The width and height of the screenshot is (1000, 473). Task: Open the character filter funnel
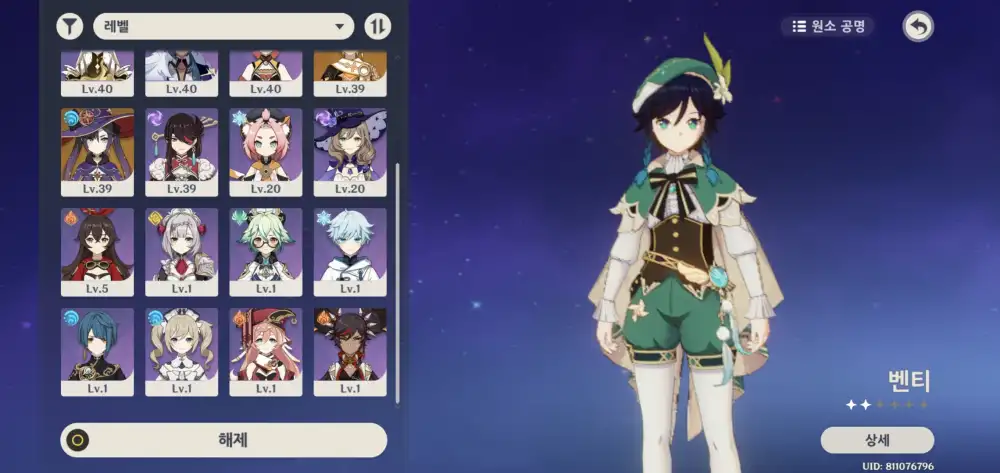point(70,26)
